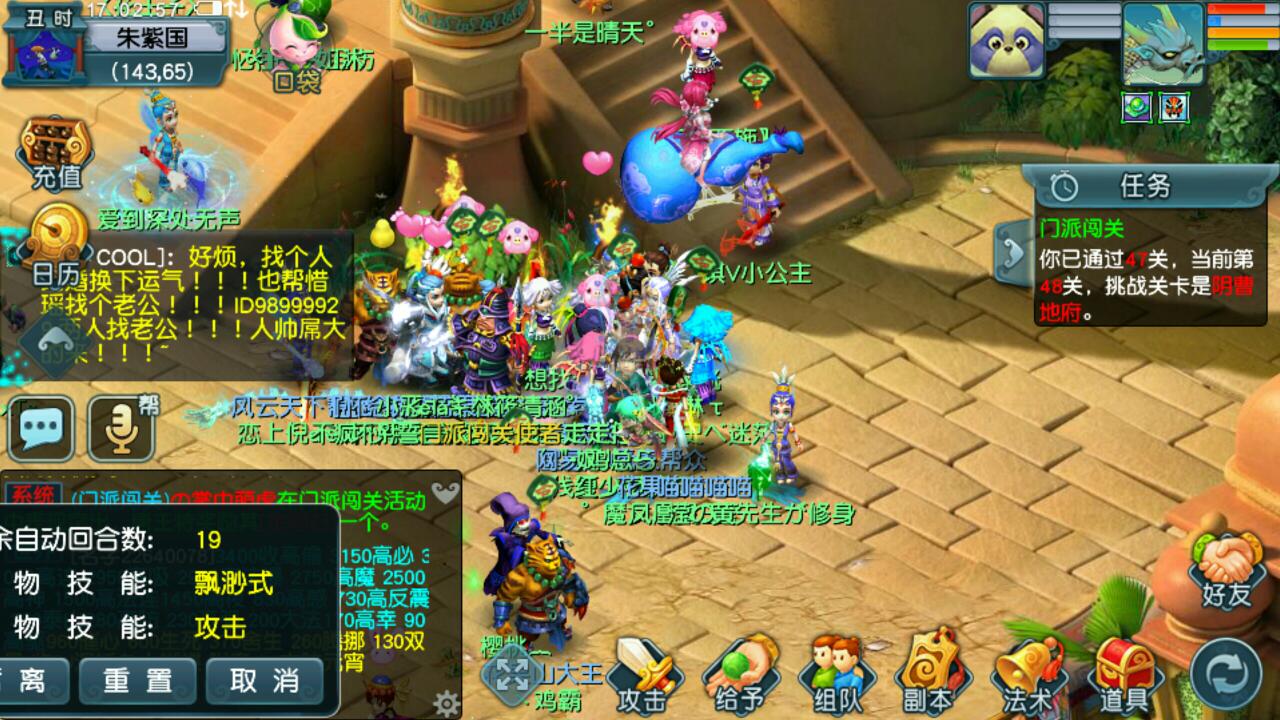Click the 取消 cancel button
1280x720 pixels.
(264, 681)
